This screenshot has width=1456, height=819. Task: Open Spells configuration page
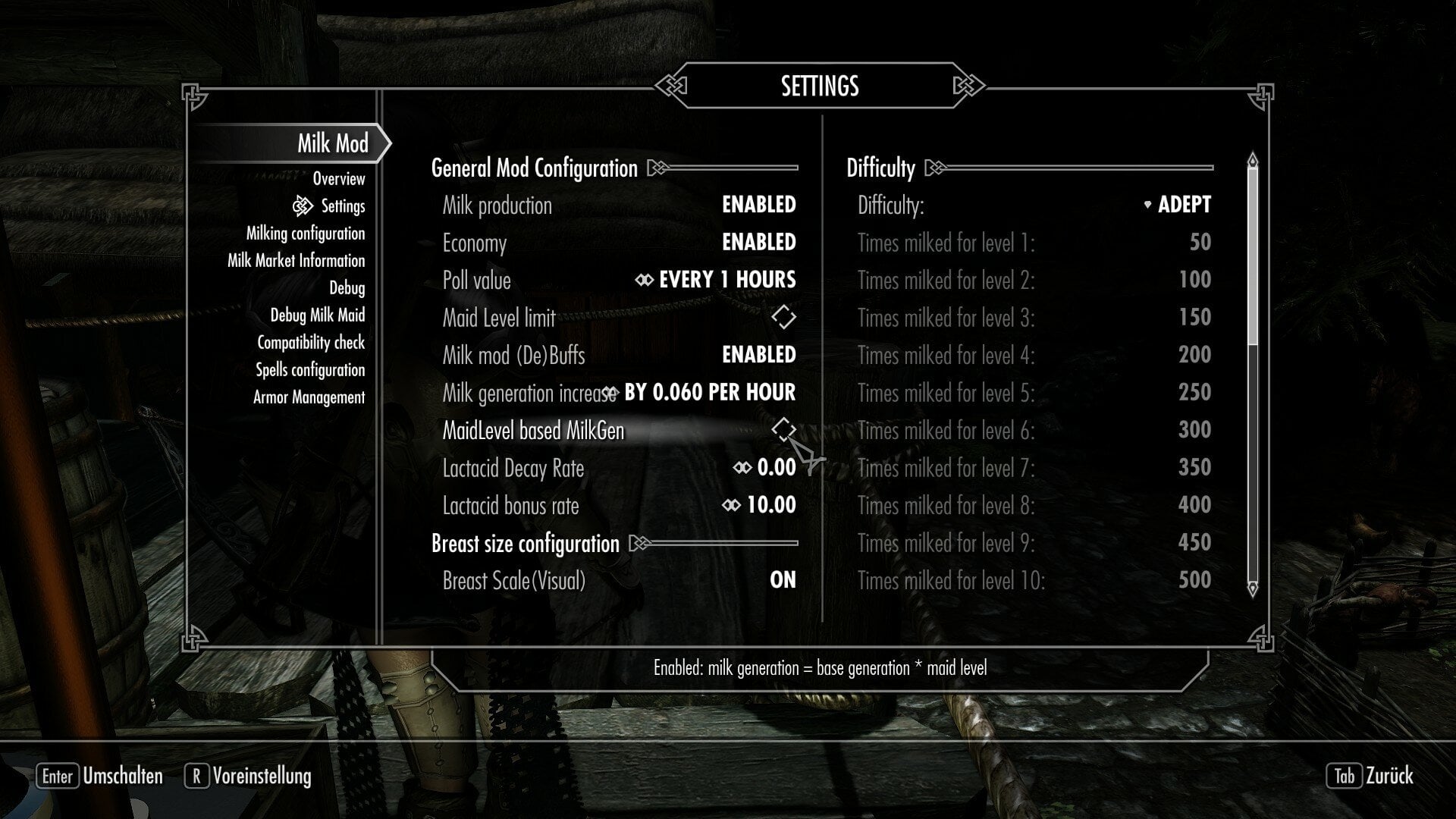pyautogui.click(x=309, y=370)
